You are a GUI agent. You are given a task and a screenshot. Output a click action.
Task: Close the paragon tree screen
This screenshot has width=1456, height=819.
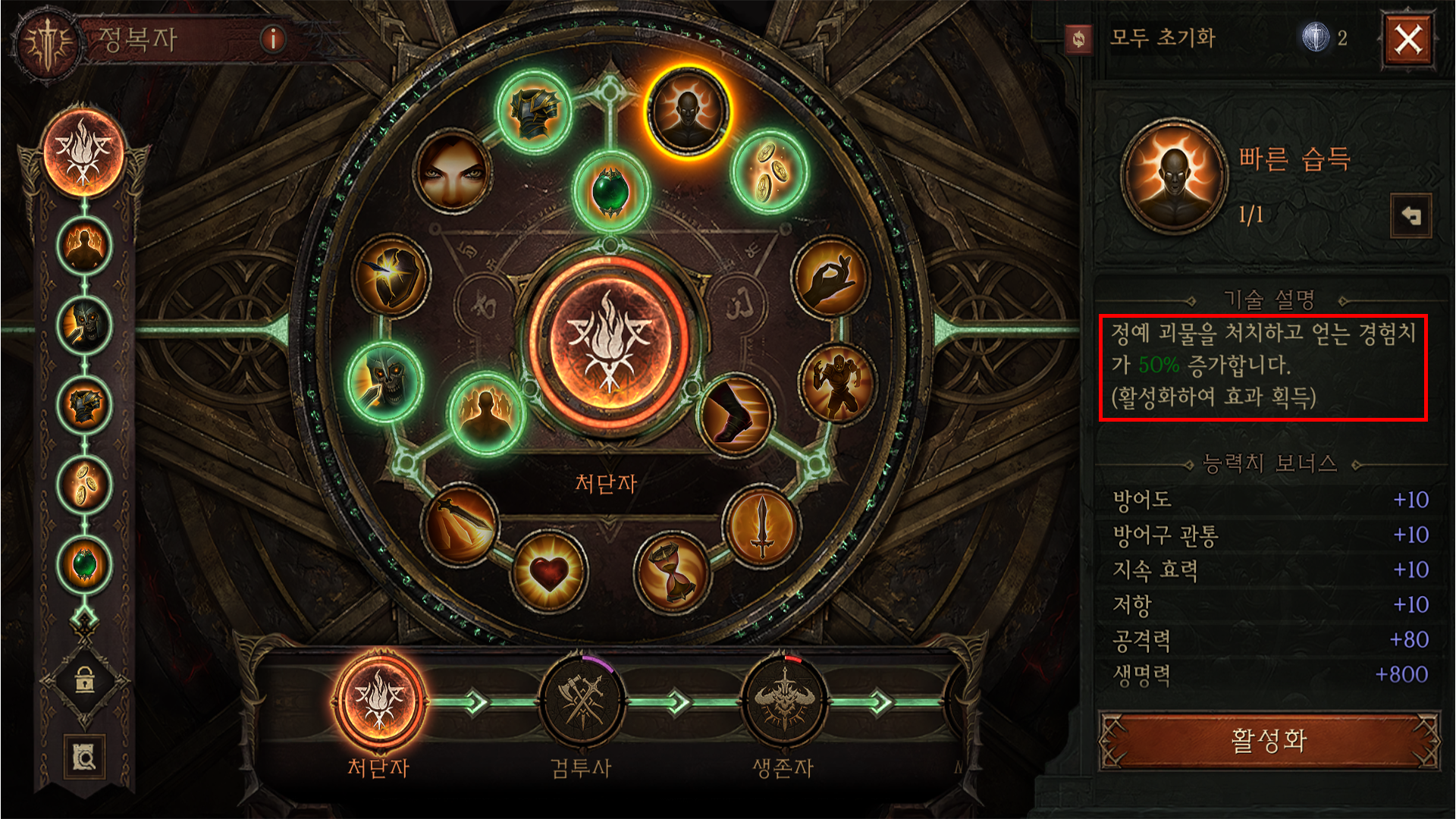click(x=1408, y=39)
